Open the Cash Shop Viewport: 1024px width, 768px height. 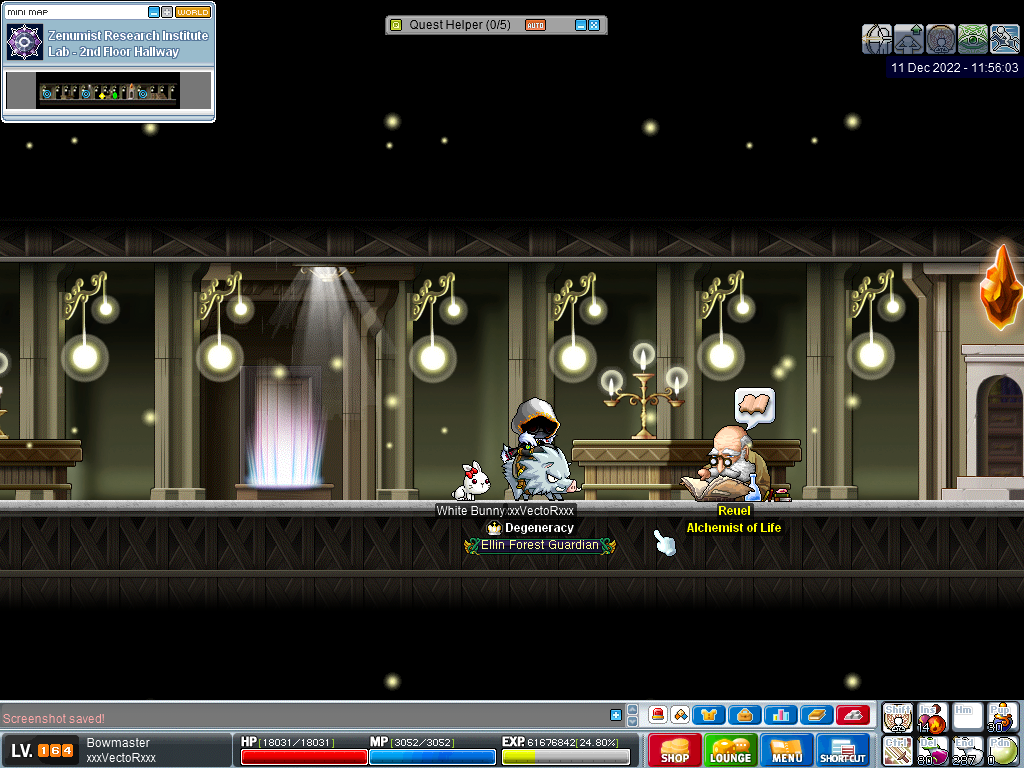(x=674, y=750)
